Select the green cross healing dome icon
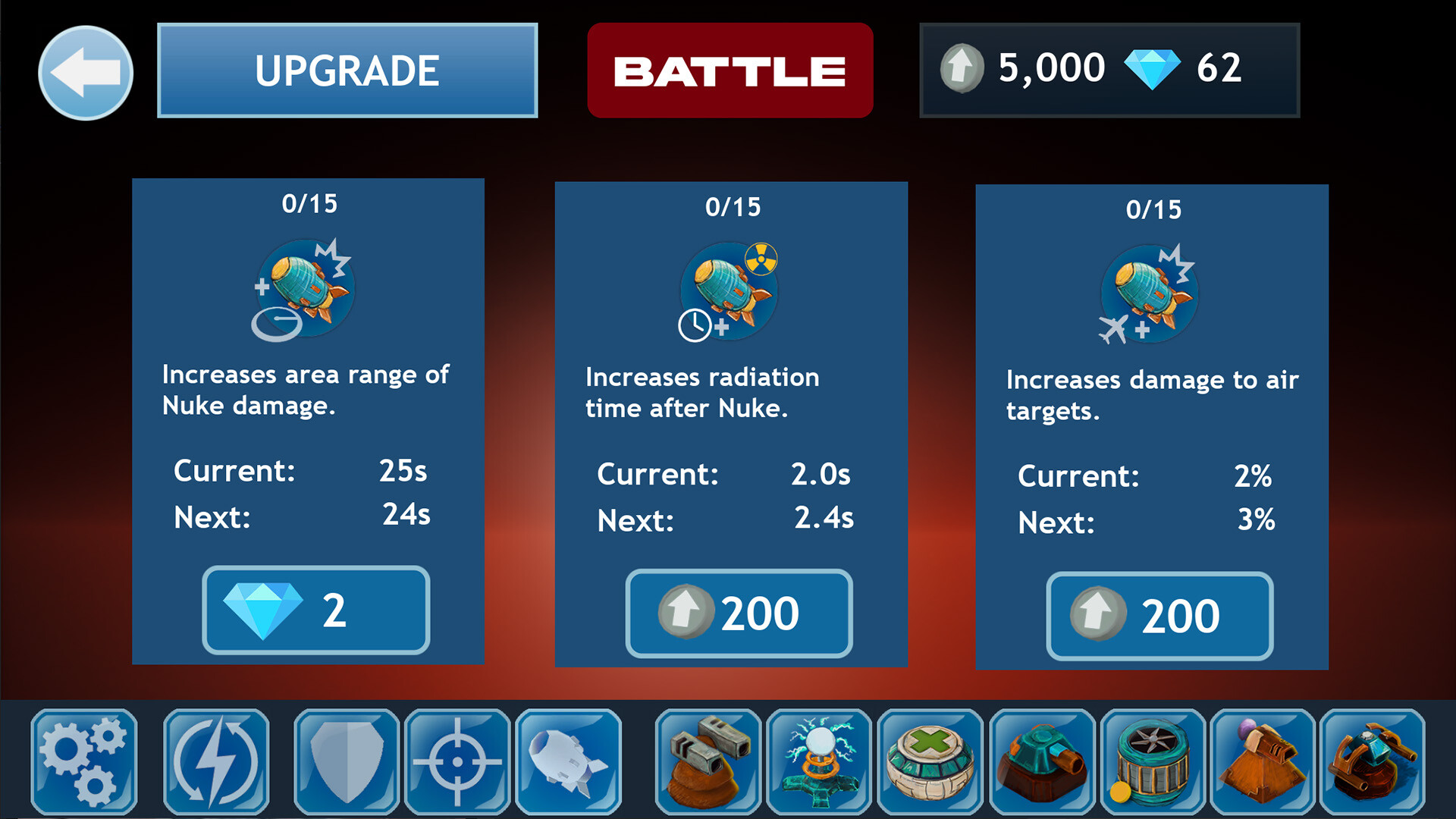This screenshot has width=1456, height=819. pyautogui.click(x=931, y=762)
